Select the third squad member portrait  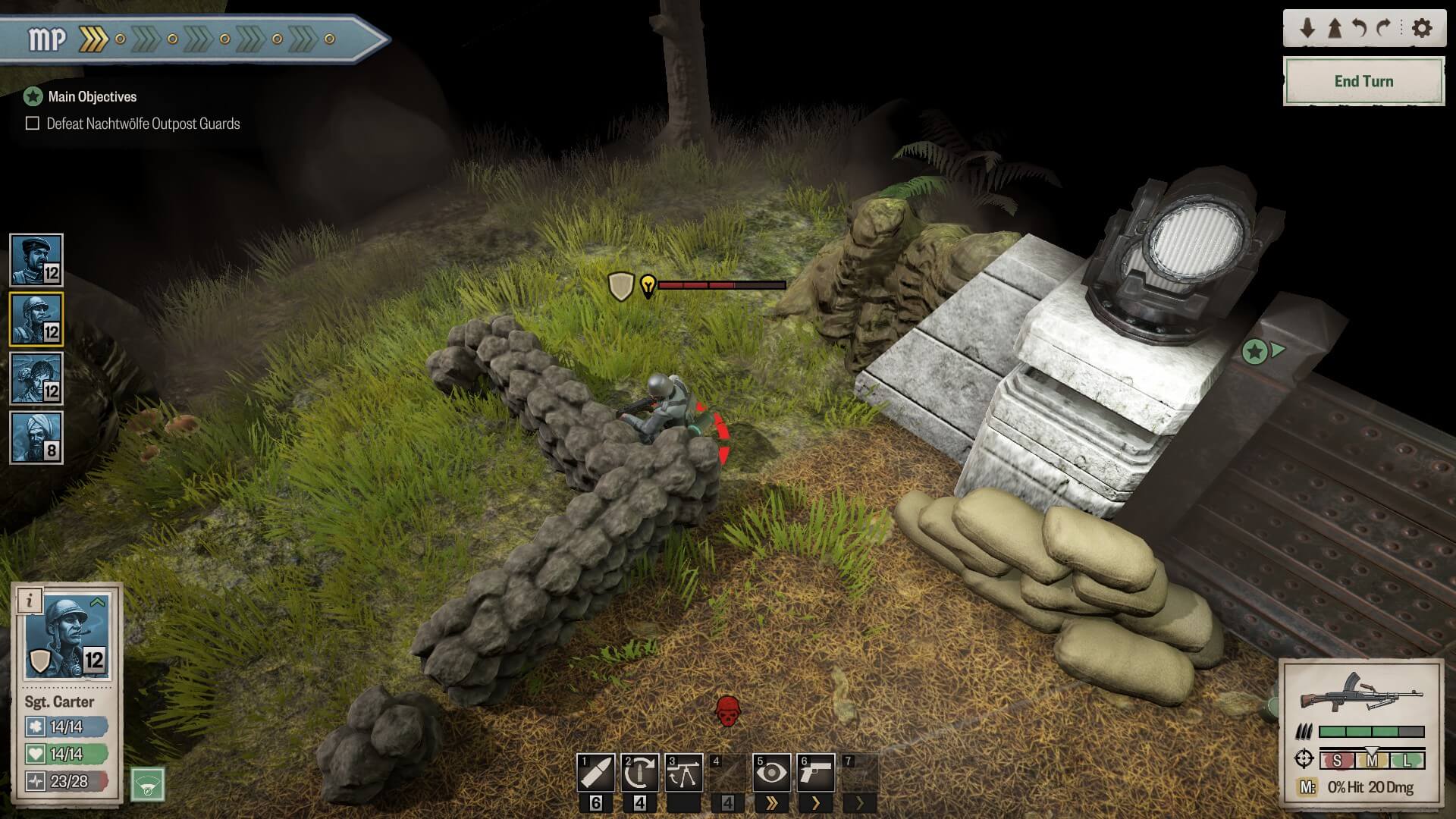36,378
